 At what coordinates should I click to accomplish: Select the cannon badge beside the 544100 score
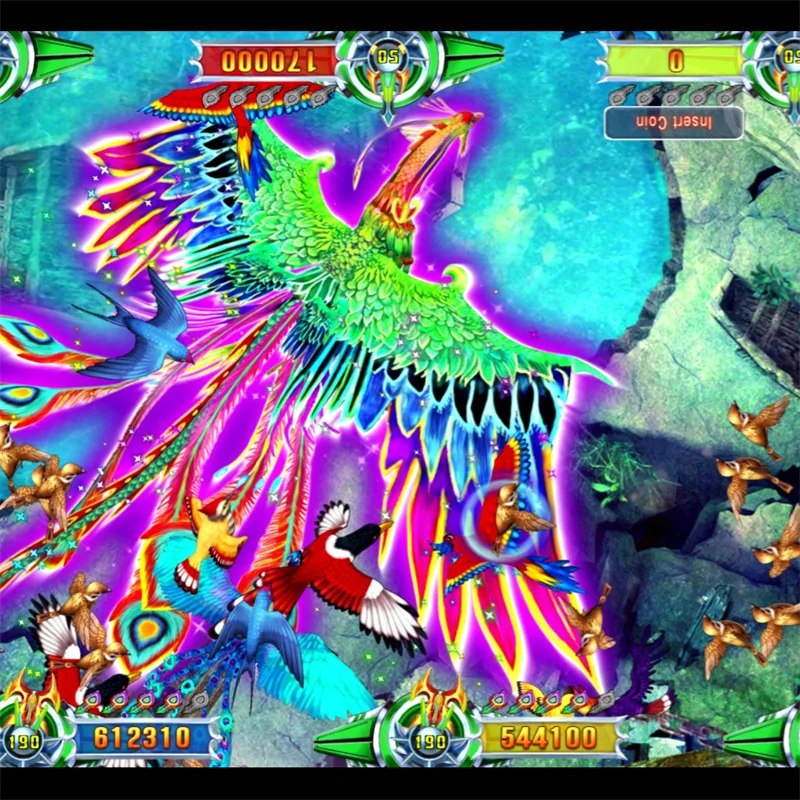430,741
